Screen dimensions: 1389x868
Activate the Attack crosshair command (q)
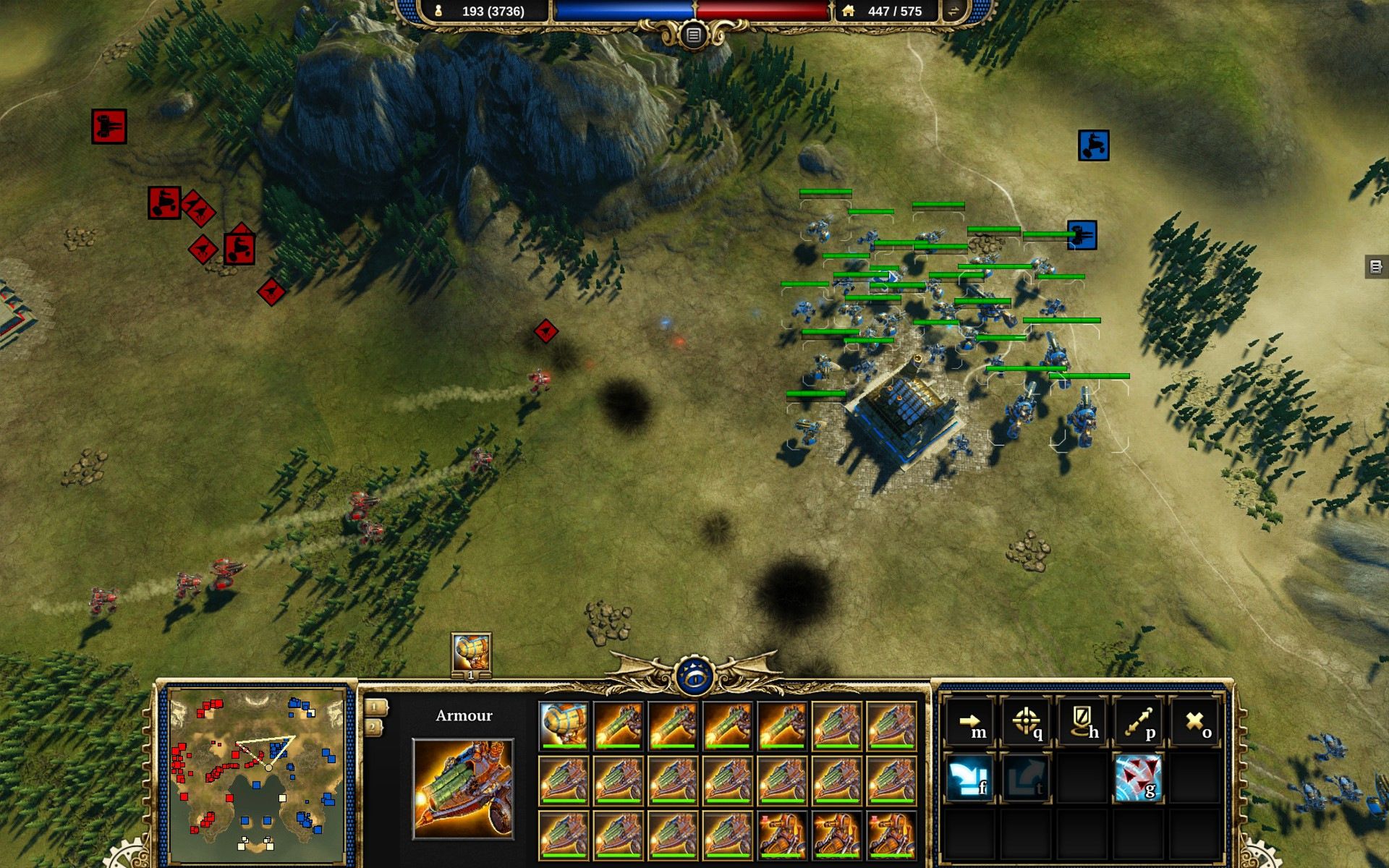(1027, 723)
